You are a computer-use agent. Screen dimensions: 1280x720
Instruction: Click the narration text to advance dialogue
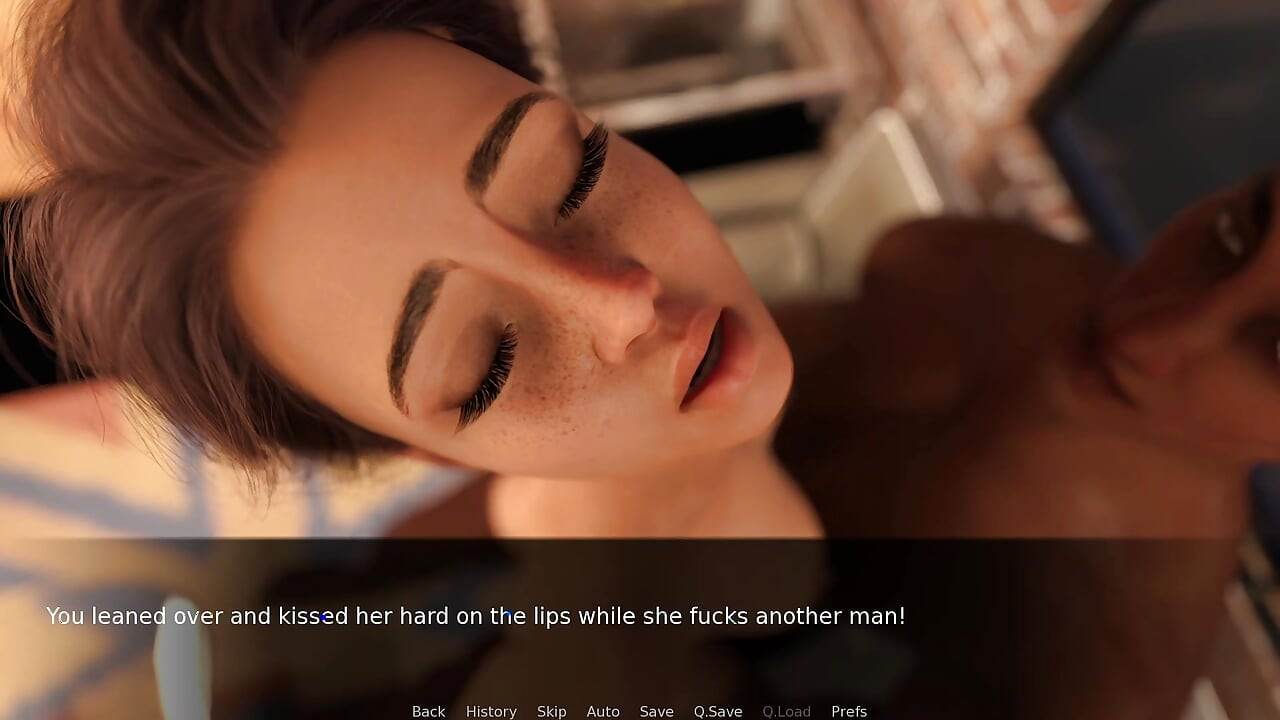click(x=477, y=616)
